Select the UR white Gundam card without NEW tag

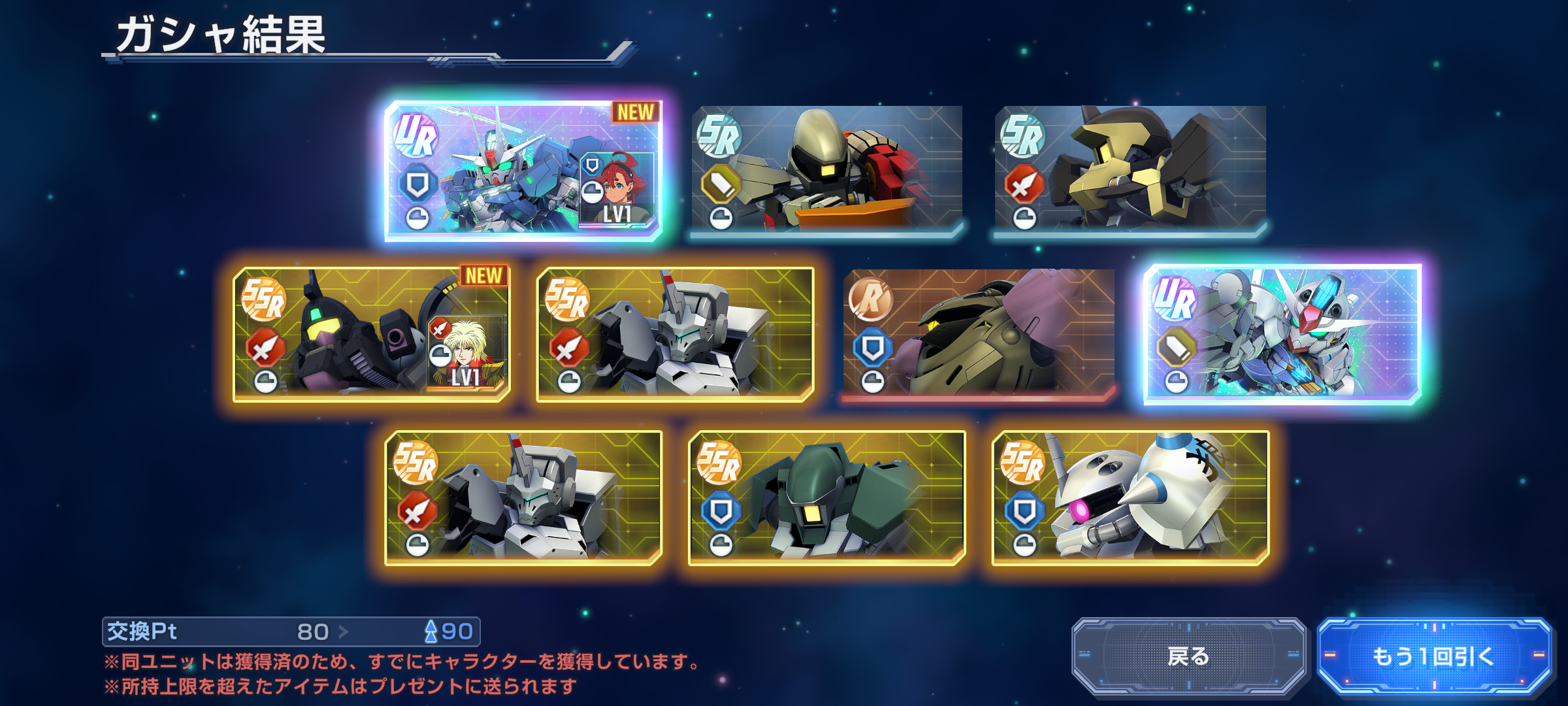[x=1282, y=334]
